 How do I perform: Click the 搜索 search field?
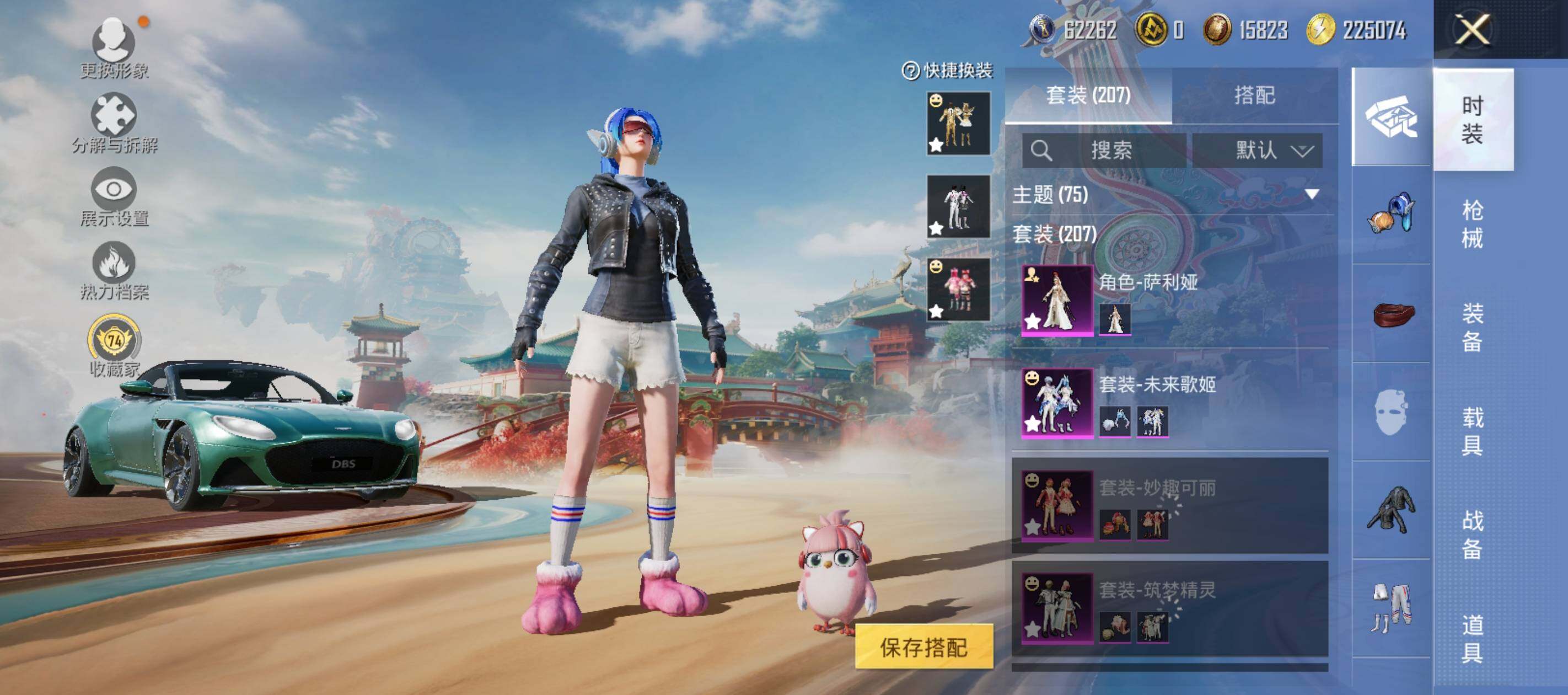[x=1104, y=151]
